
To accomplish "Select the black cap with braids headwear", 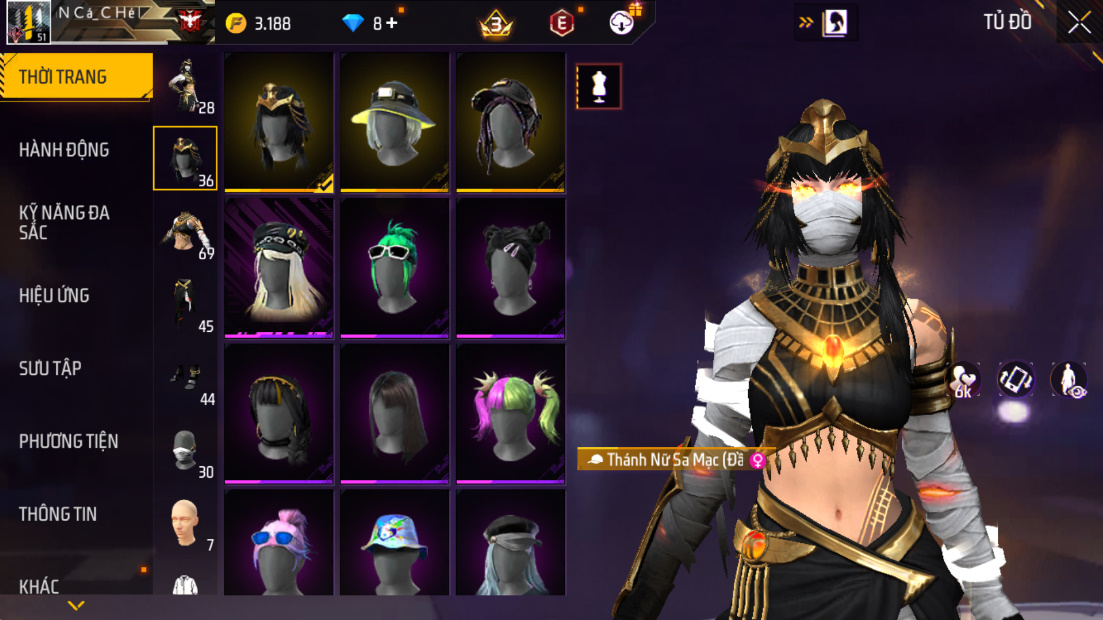I will click(510, 121).
